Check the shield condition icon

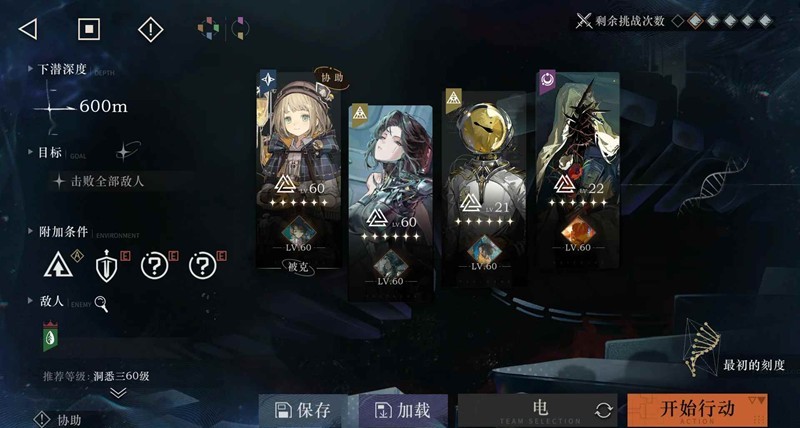(107, 265)
